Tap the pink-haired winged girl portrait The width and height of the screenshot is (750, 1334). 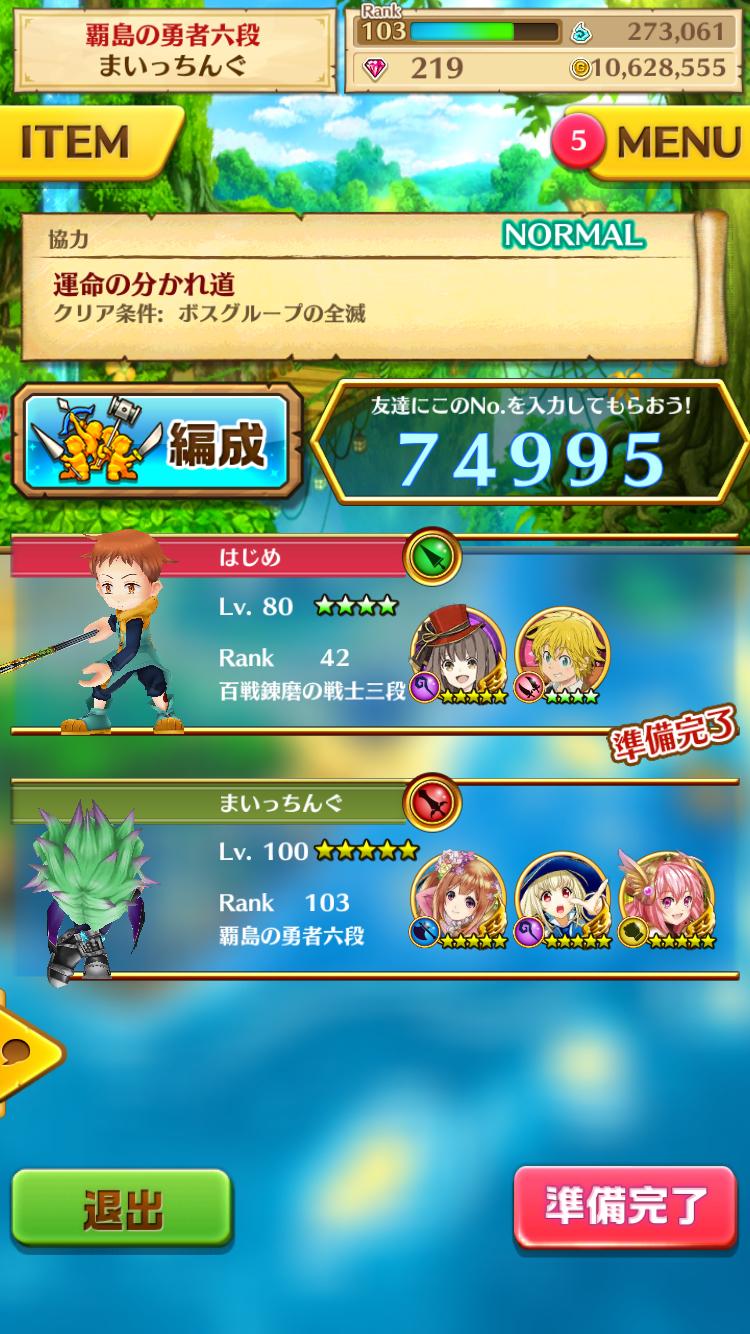point(667,898)
